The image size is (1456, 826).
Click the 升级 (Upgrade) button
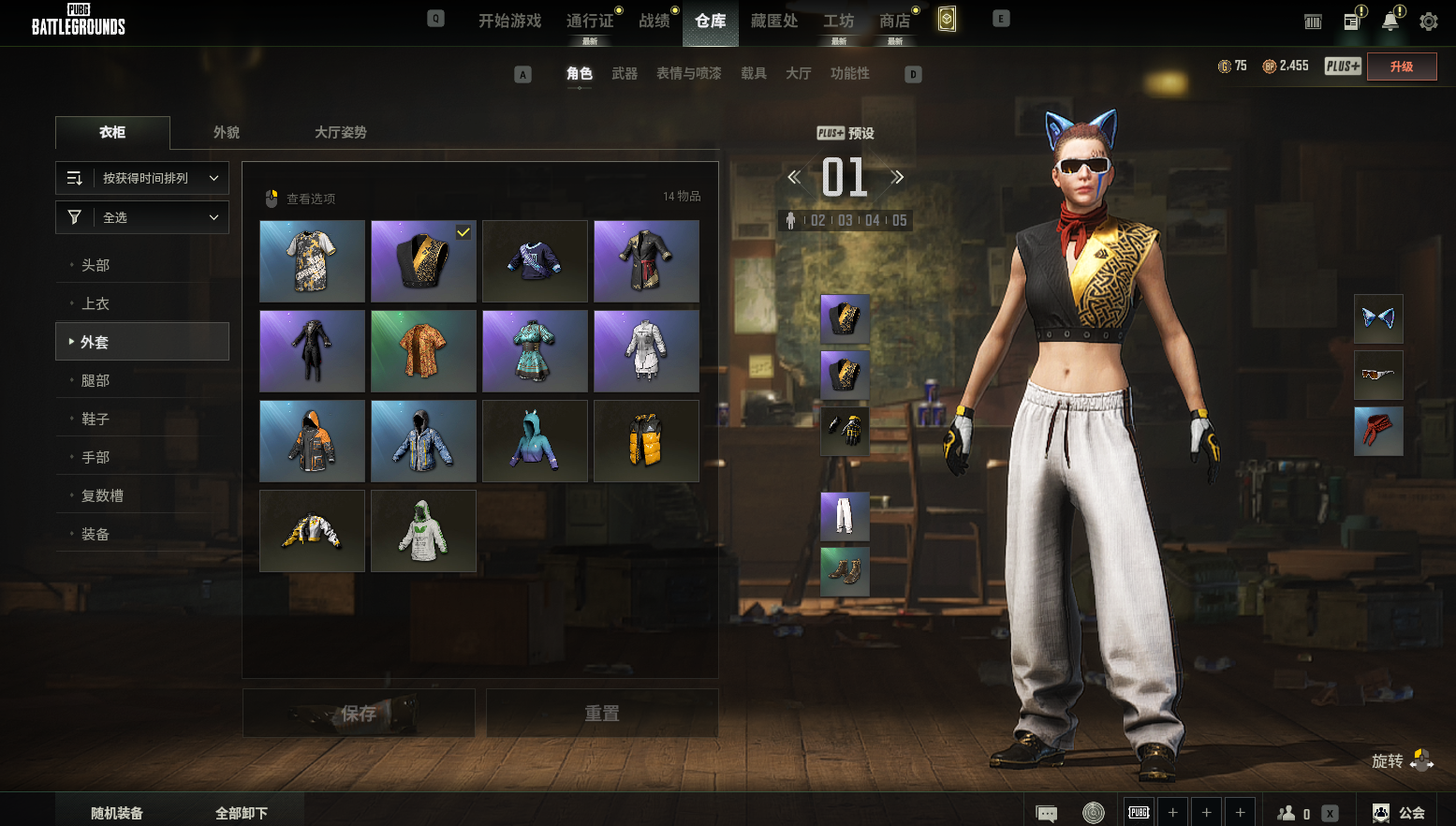[1401, 66]
